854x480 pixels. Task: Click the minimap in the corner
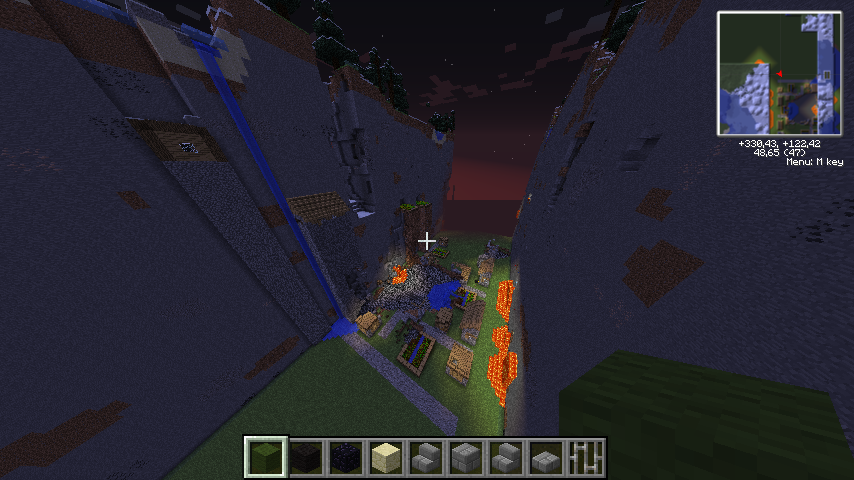click(x=778, y=73)
